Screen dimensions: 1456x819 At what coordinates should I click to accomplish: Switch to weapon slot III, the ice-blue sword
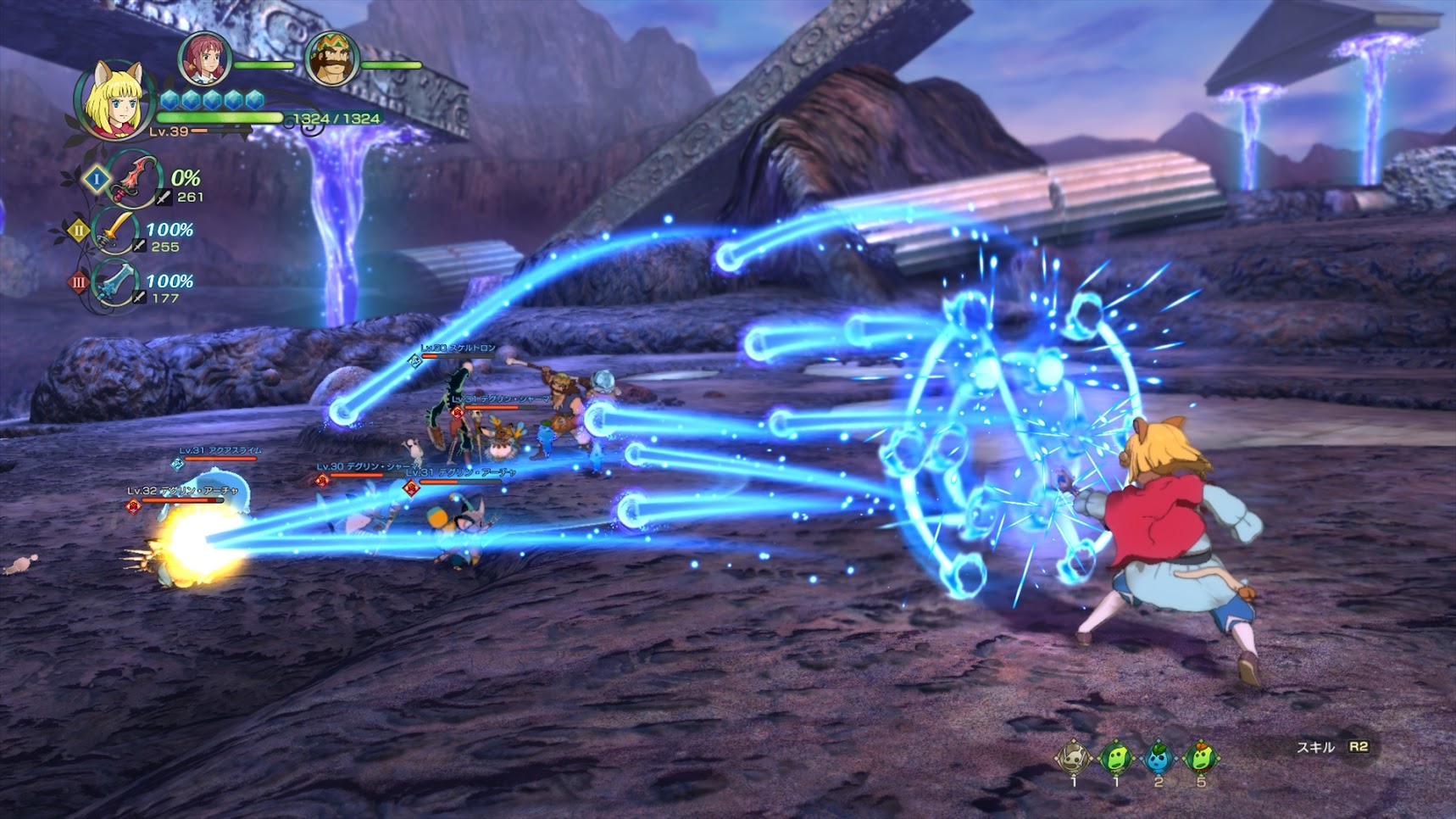[116, 283]
